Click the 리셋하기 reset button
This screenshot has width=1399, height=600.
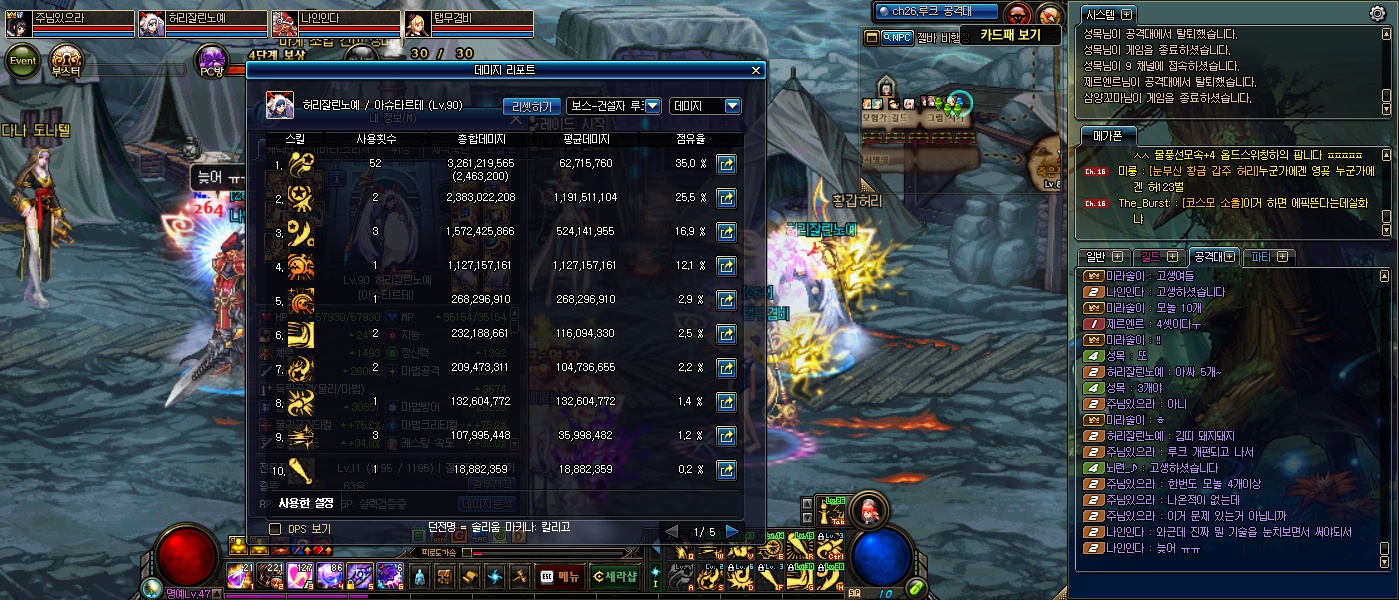[x=530, y=106]
